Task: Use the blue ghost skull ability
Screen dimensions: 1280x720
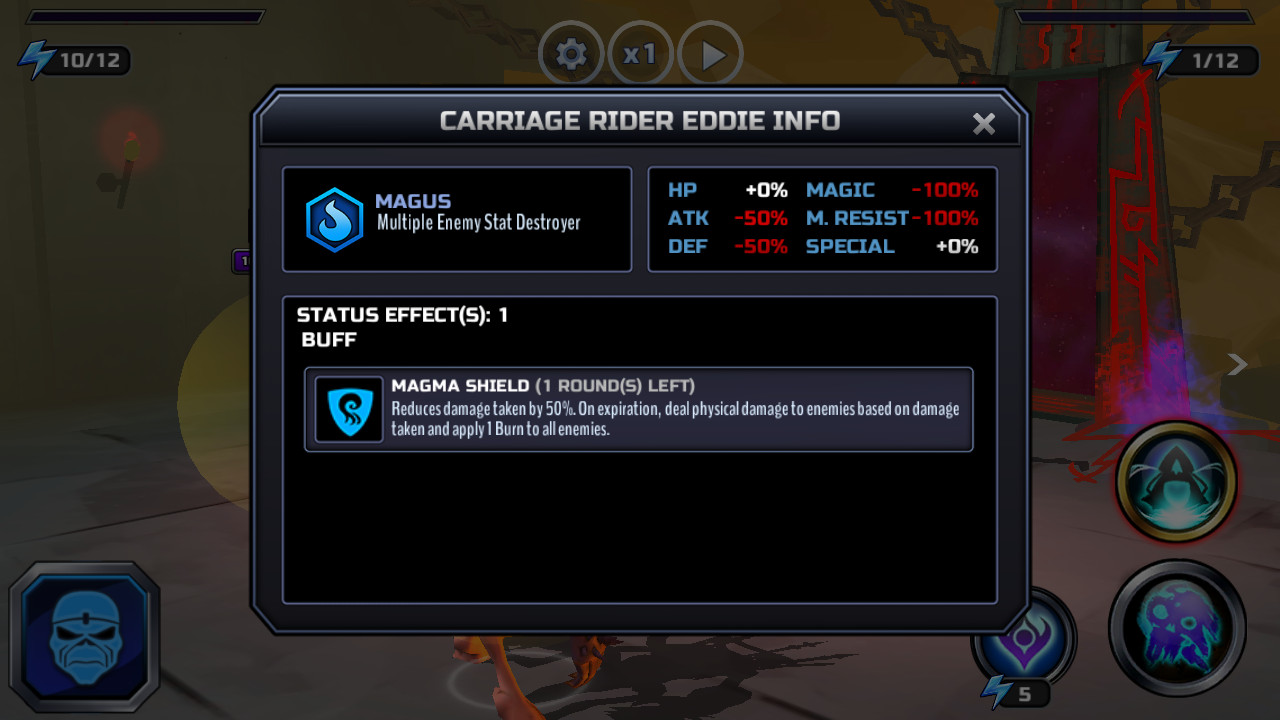Action: (1177, 627)
